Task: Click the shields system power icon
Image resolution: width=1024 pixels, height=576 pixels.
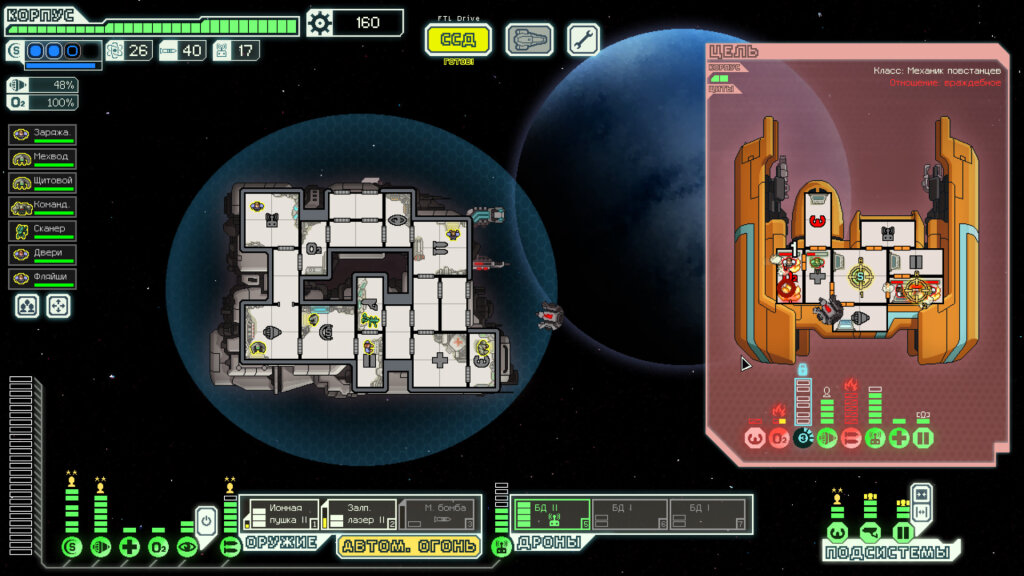Action: 71,546
